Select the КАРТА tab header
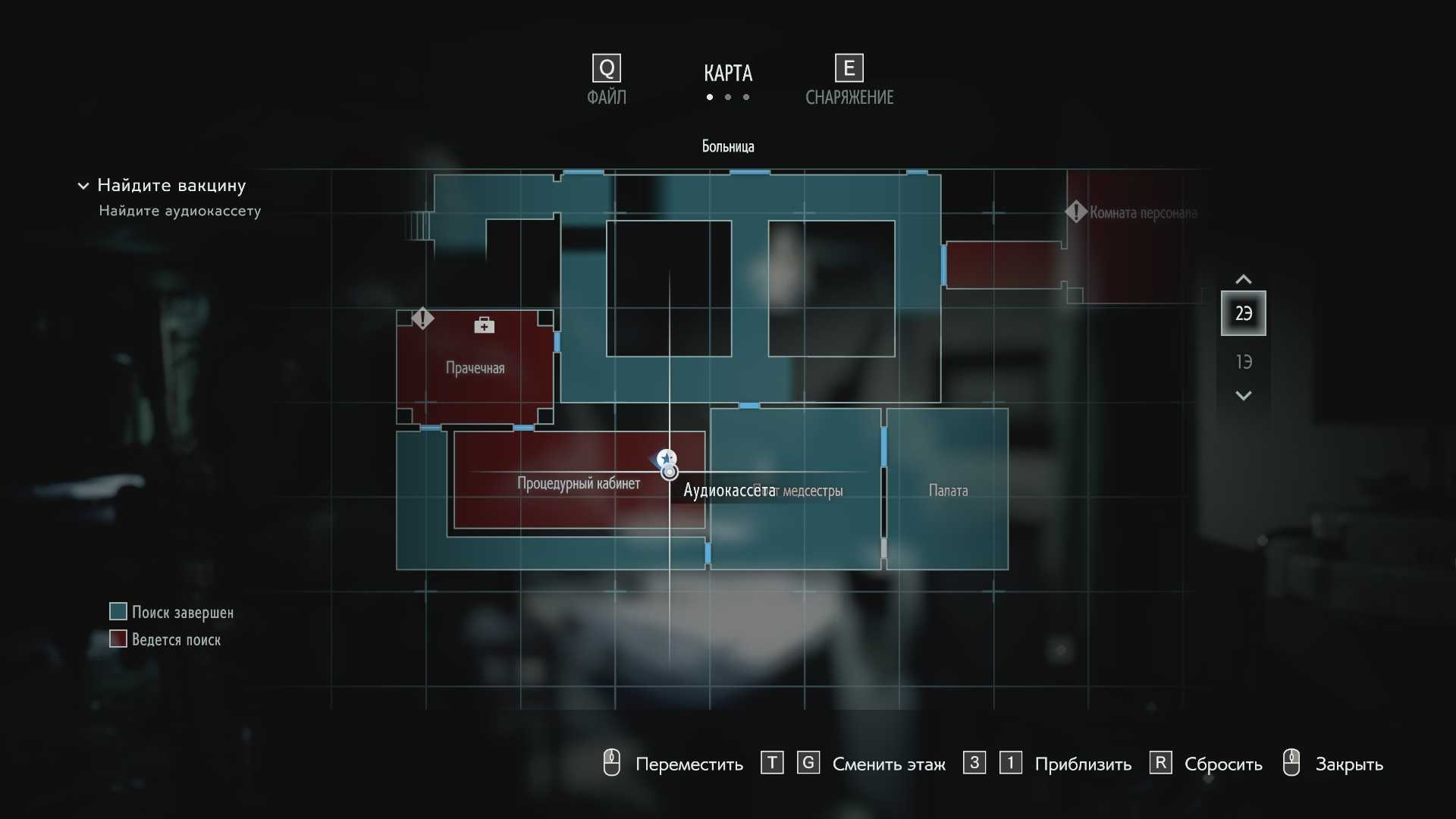 click(x=727, y=74)
